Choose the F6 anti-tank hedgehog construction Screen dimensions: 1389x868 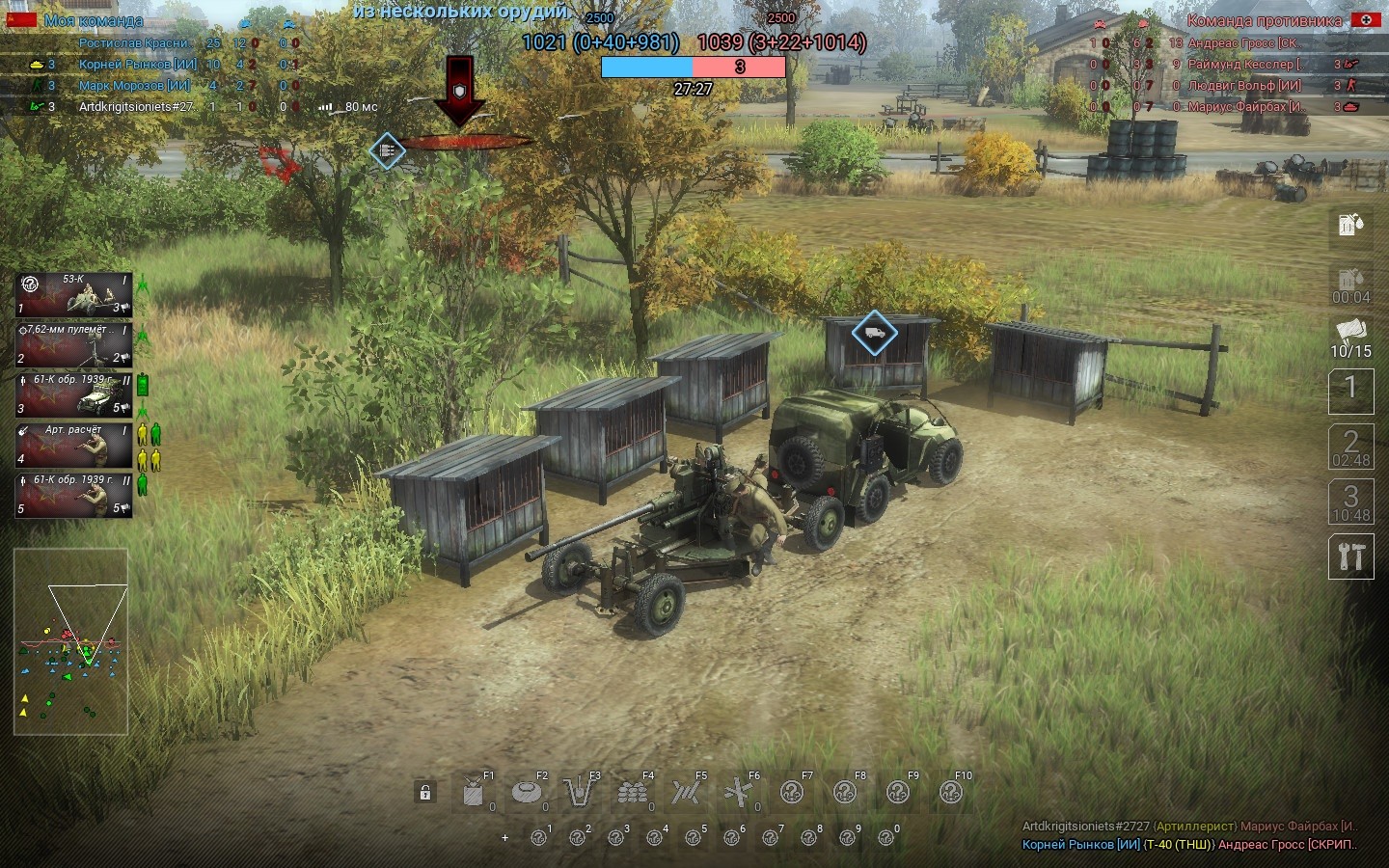coord(739,793)
